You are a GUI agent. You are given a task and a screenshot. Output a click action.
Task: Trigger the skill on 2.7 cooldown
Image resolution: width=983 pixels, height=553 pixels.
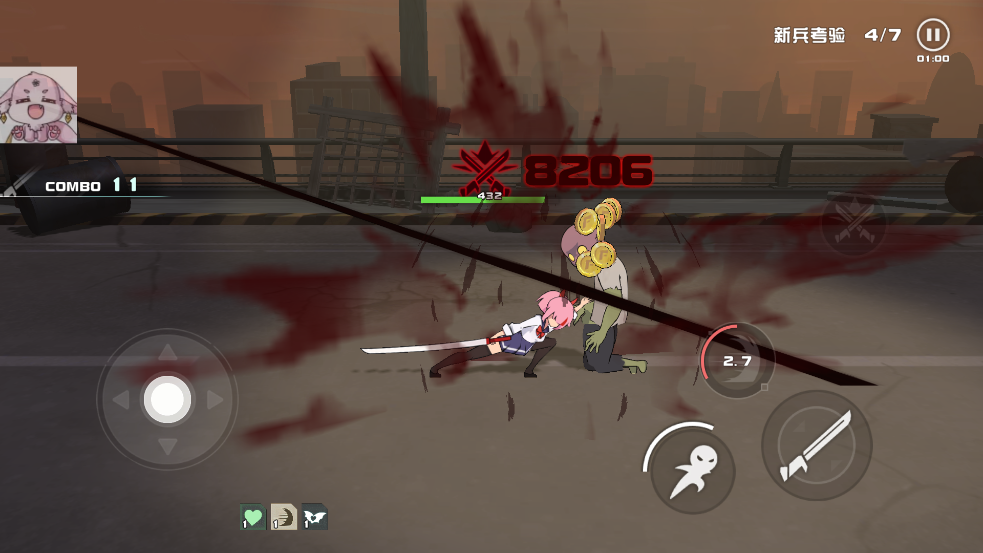(x=737, y=360)
